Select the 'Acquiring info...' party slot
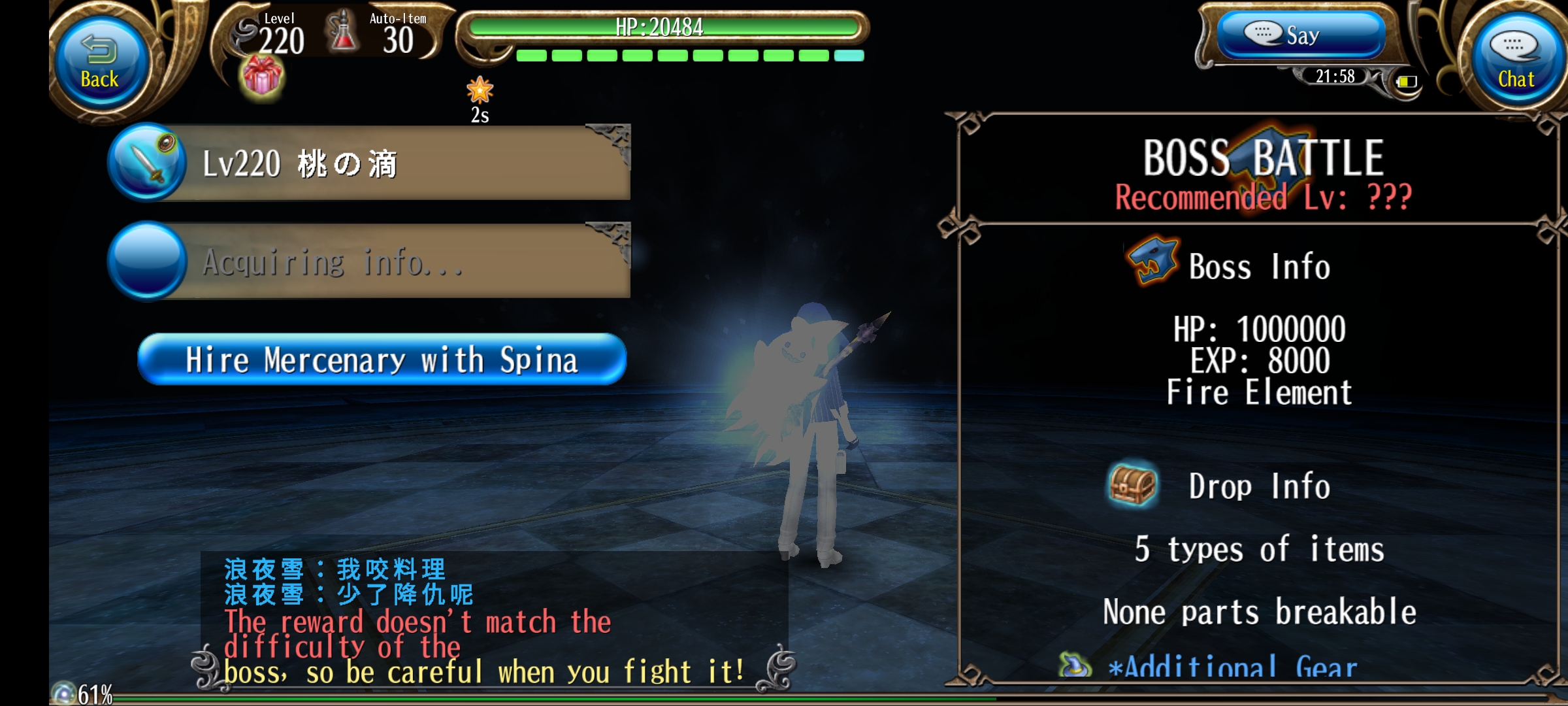This screenshot has height=706, width=1568. tap(369, 262)
